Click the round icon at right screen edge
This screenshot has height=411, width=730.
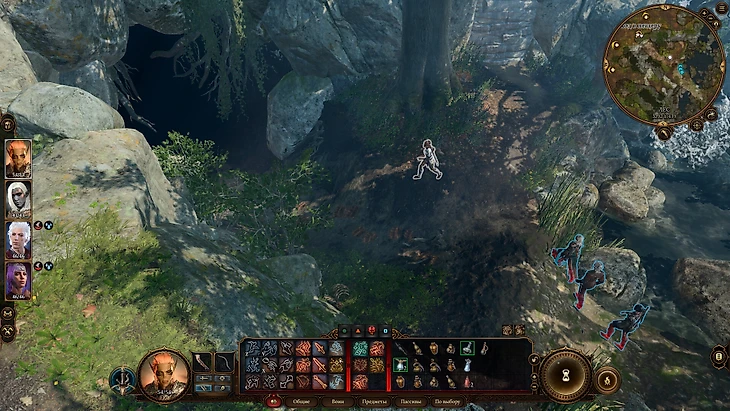click(719, 357)
